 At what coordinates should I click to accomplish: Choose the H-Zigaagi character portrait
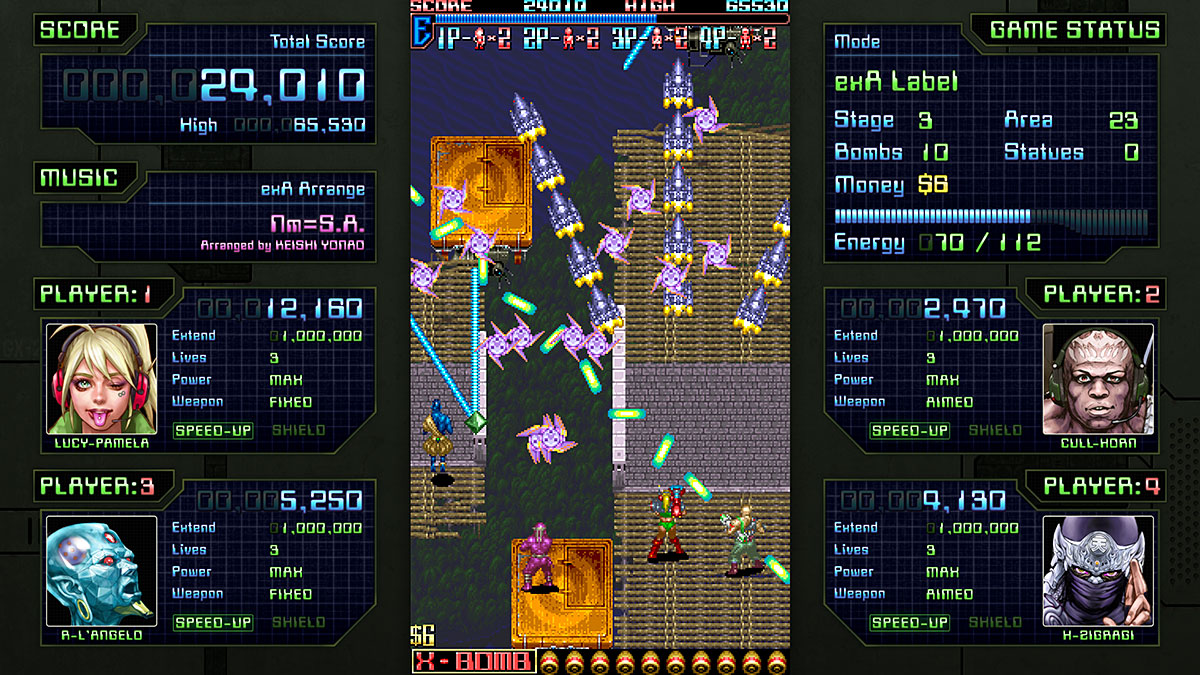pos(1097,570)
